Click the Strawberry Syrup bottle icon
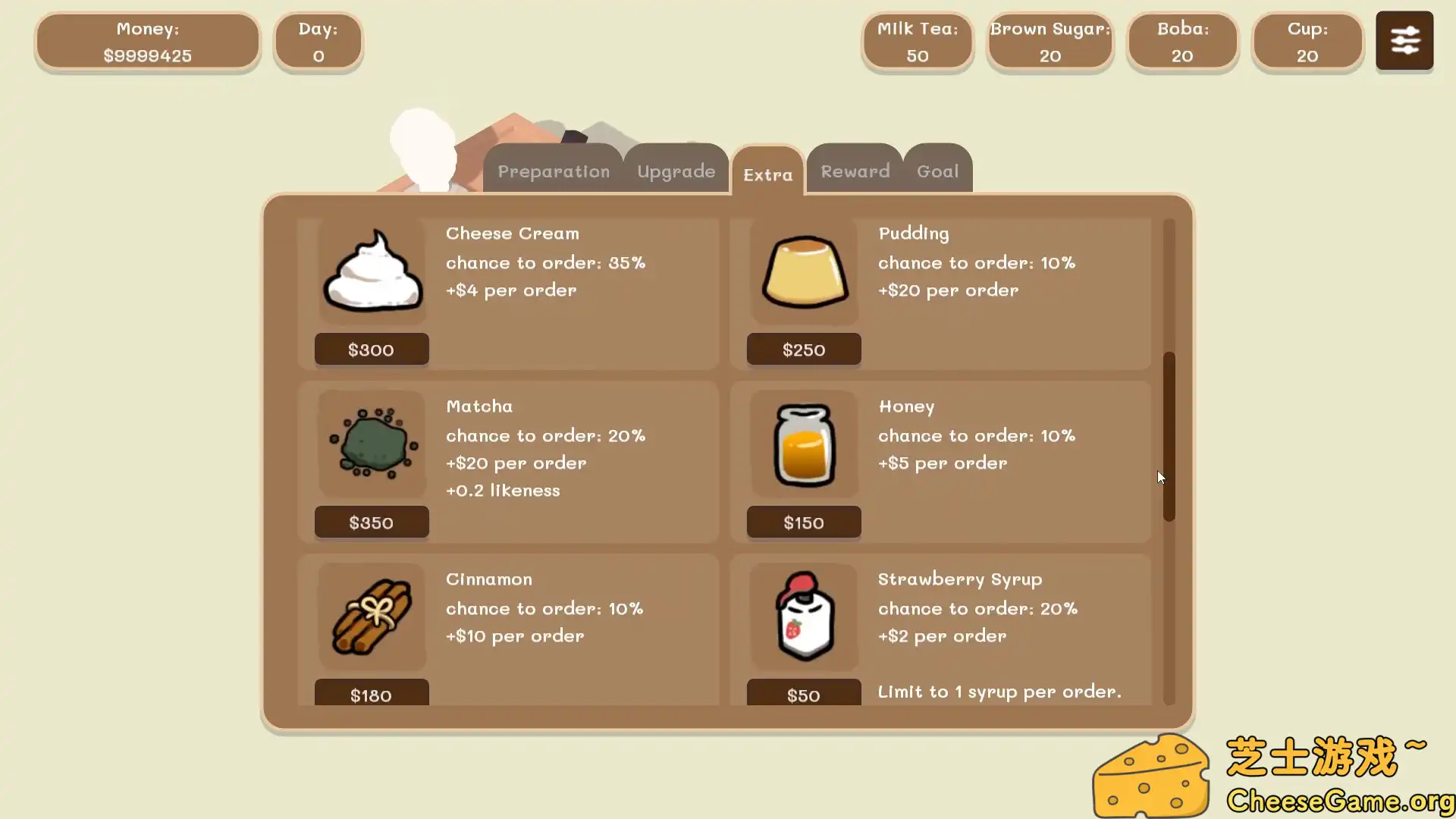The width and height of the screenshot is (1456, 819). pos(803,617)
